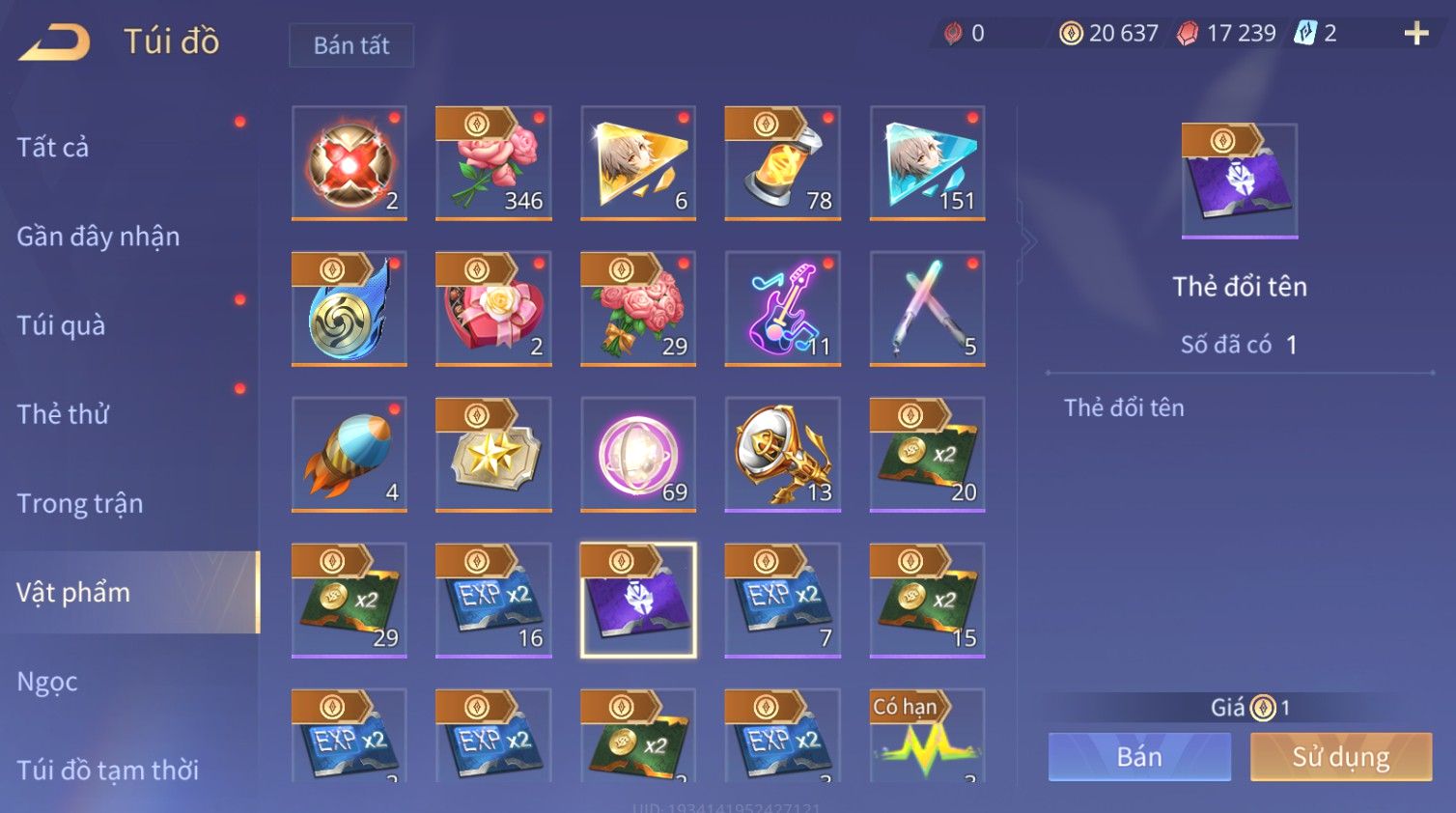Select the rose bouquet with 346 count
This screenshot has height=813, width=1456.
point(493,163)
